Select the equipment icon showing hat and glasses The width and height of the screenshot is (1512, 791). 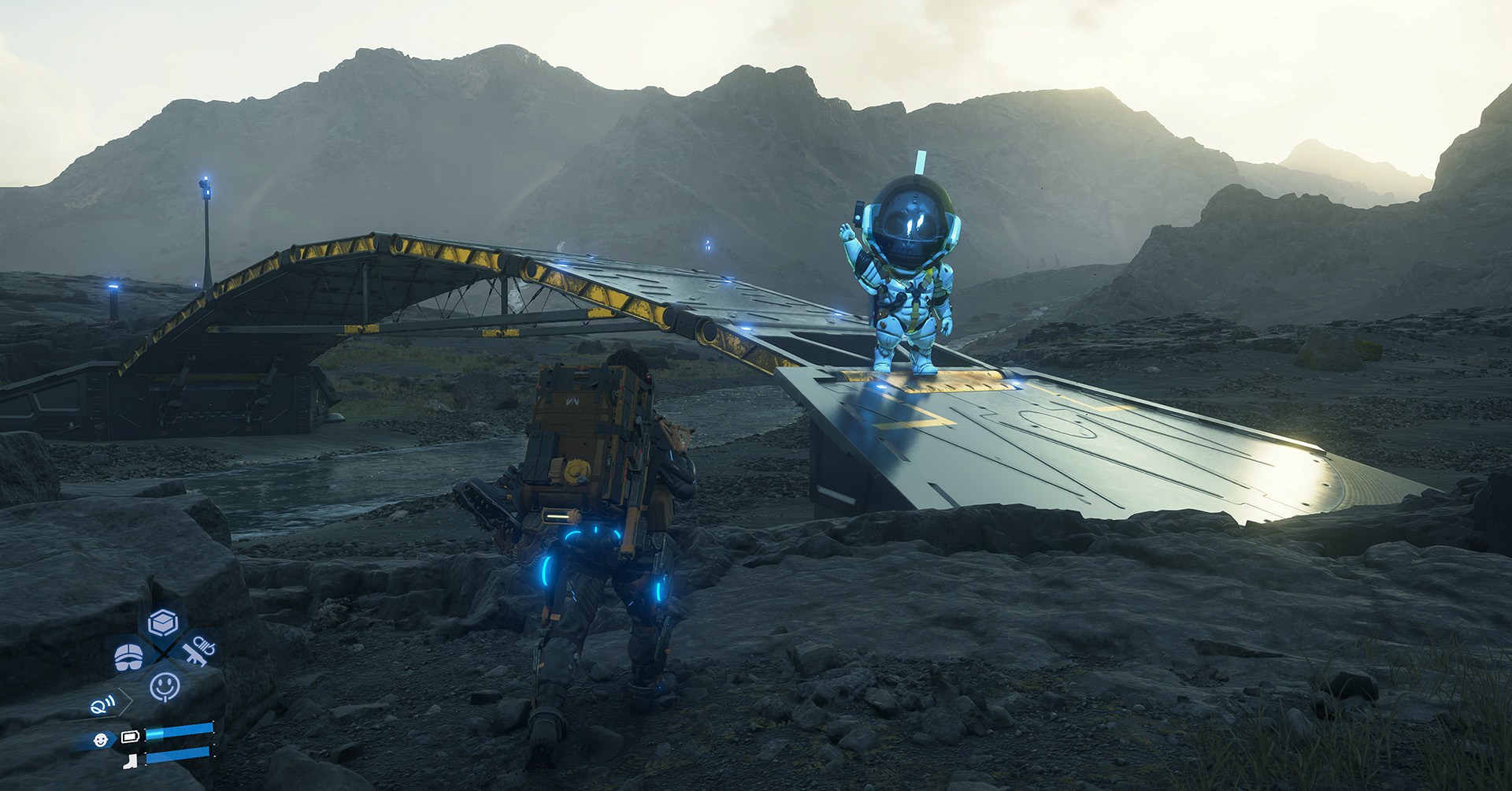[128, 656]
